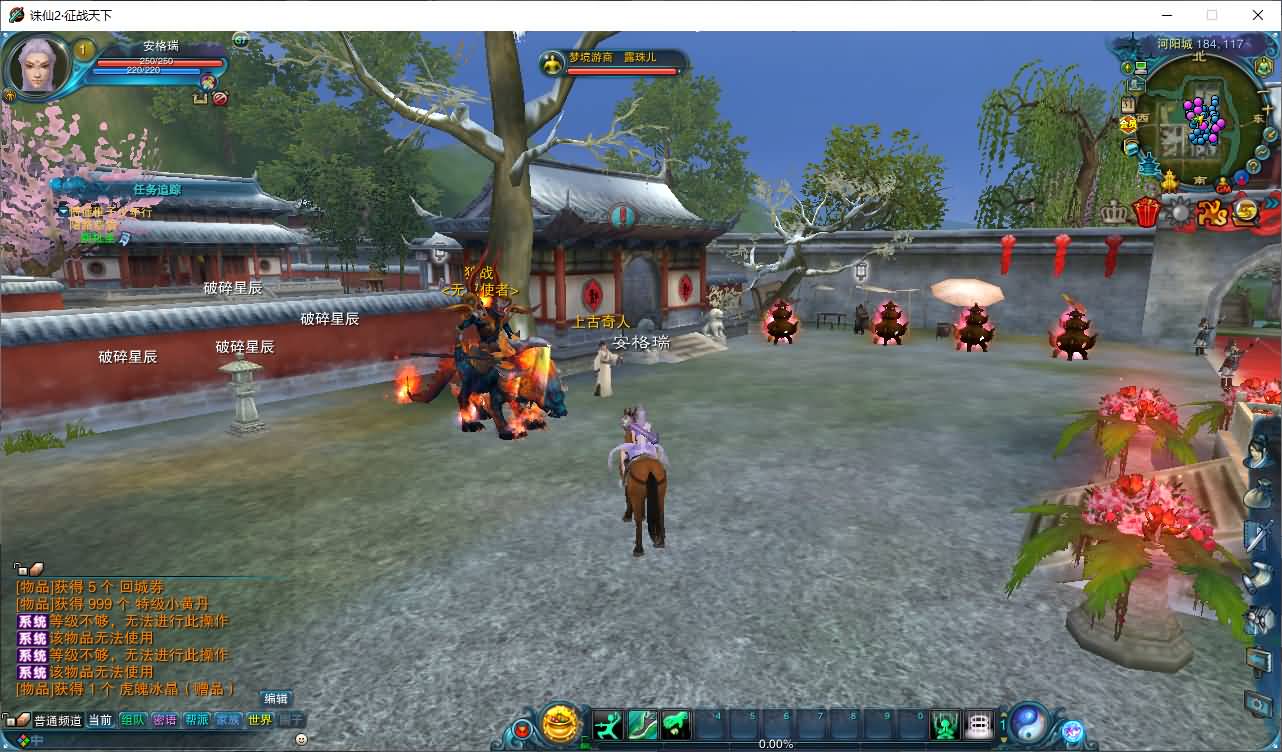Open the golden treasure pot icon
1282x752 pixels.
[562, 724]
